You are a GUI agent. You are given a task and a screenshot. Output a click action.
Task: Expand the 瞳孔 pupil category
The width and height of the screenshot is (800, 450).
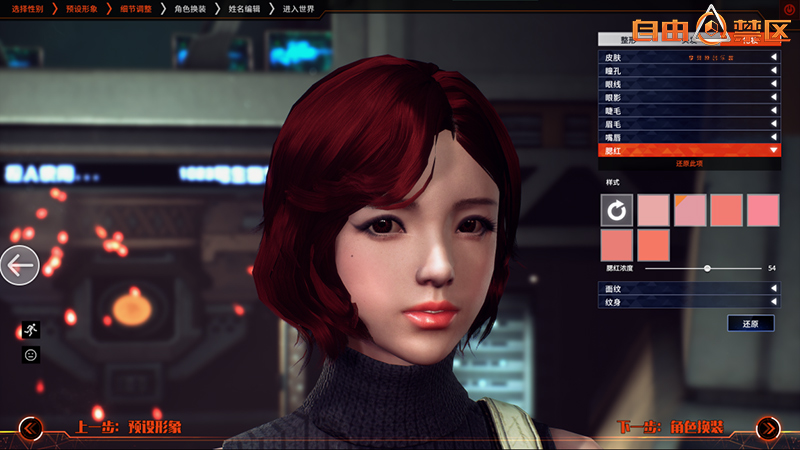[x=689, y=71]
